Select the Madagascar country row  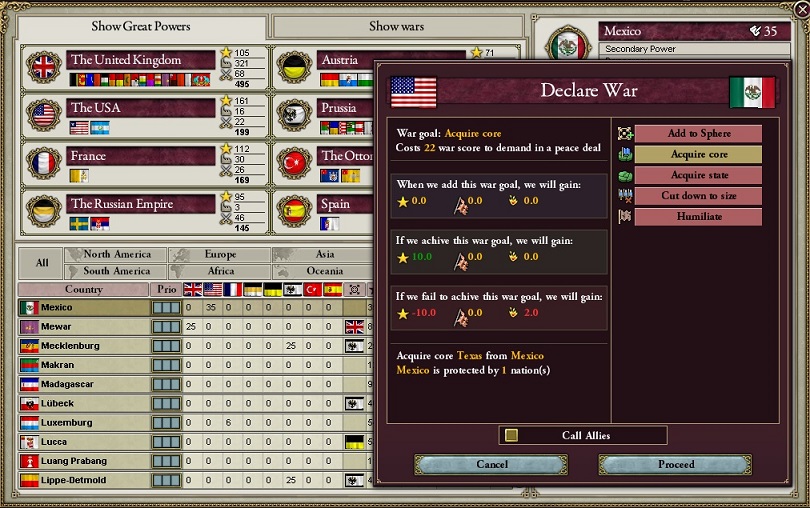(83, 384)
